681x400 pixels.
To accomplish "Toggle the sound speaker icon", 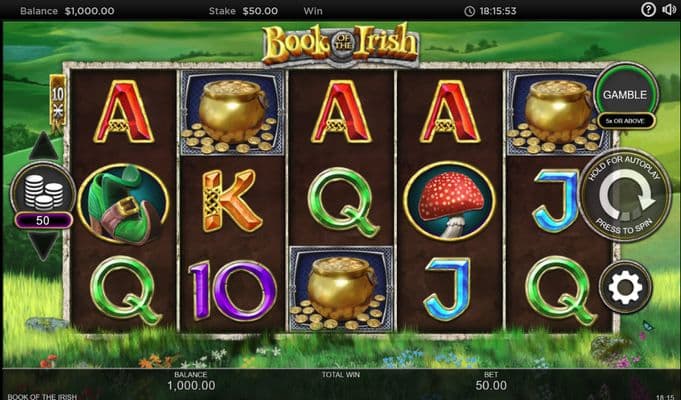I will 669,10.
